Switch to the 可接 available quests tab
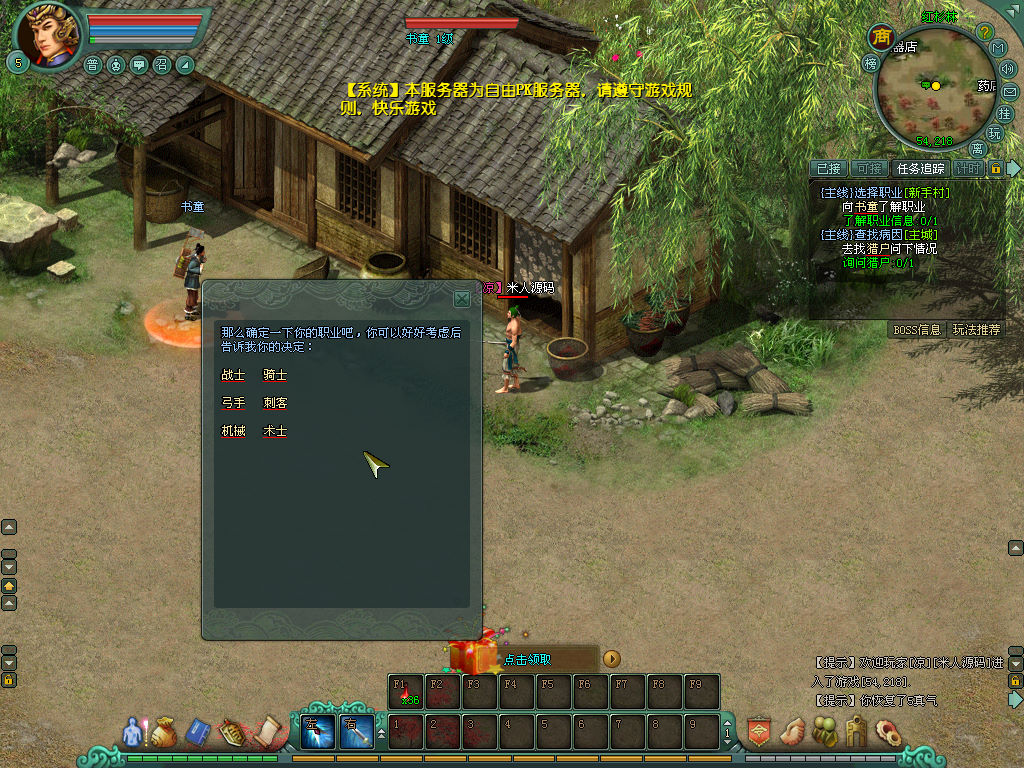The height and width of the screenshot is (768, 1024). click(869, 169)
